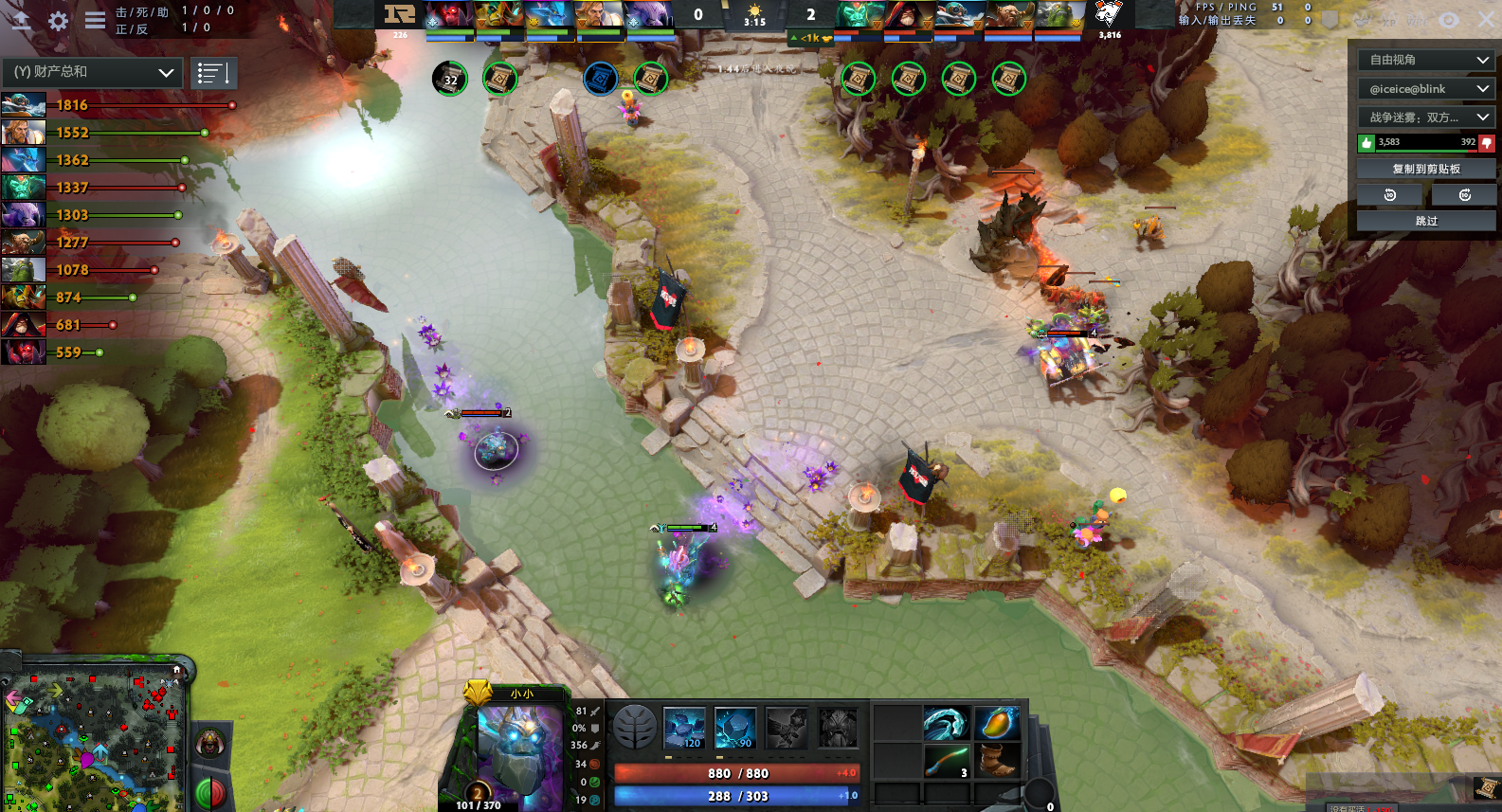Image resolution: width=1502 pixels, height=812 pixels.
Task: Open the 自由视角 camera mode dropdown
Action: tap(1426, 60)
